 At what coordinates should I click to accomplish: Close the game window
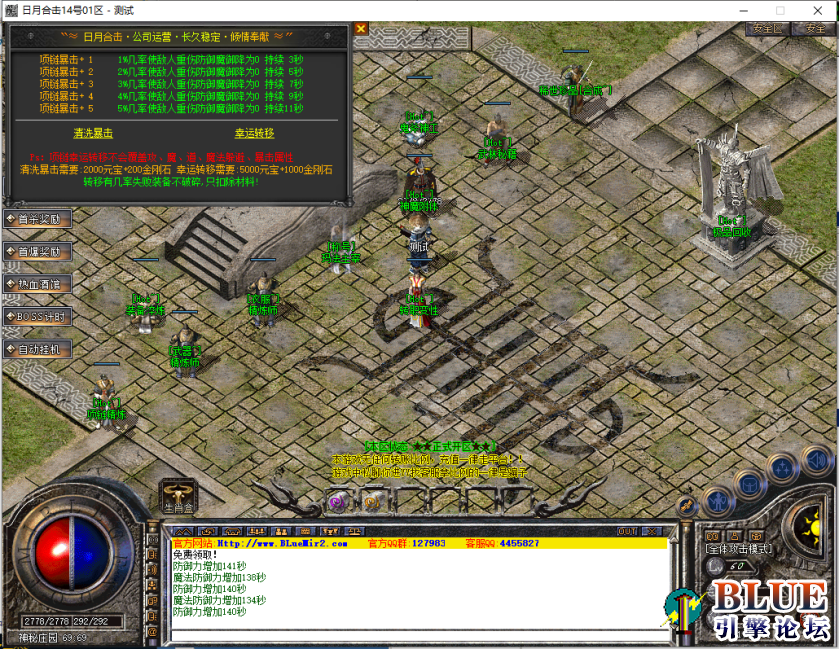click(815, 10)
